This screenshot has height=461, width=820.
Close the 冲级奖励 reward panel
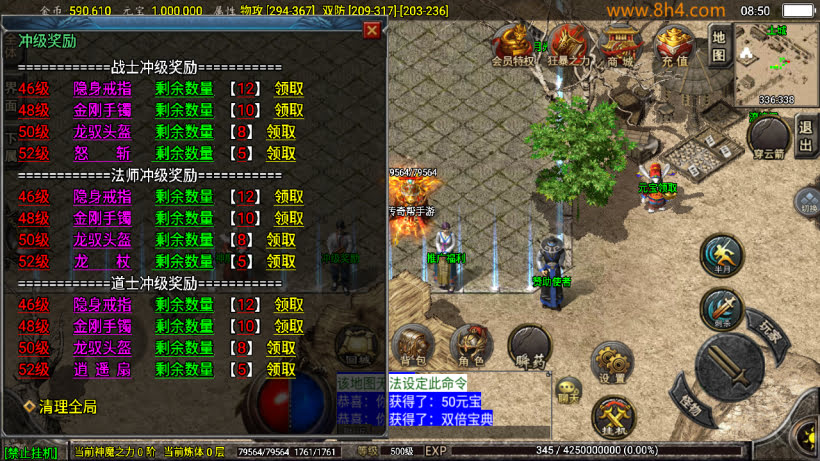pos(372,30)
